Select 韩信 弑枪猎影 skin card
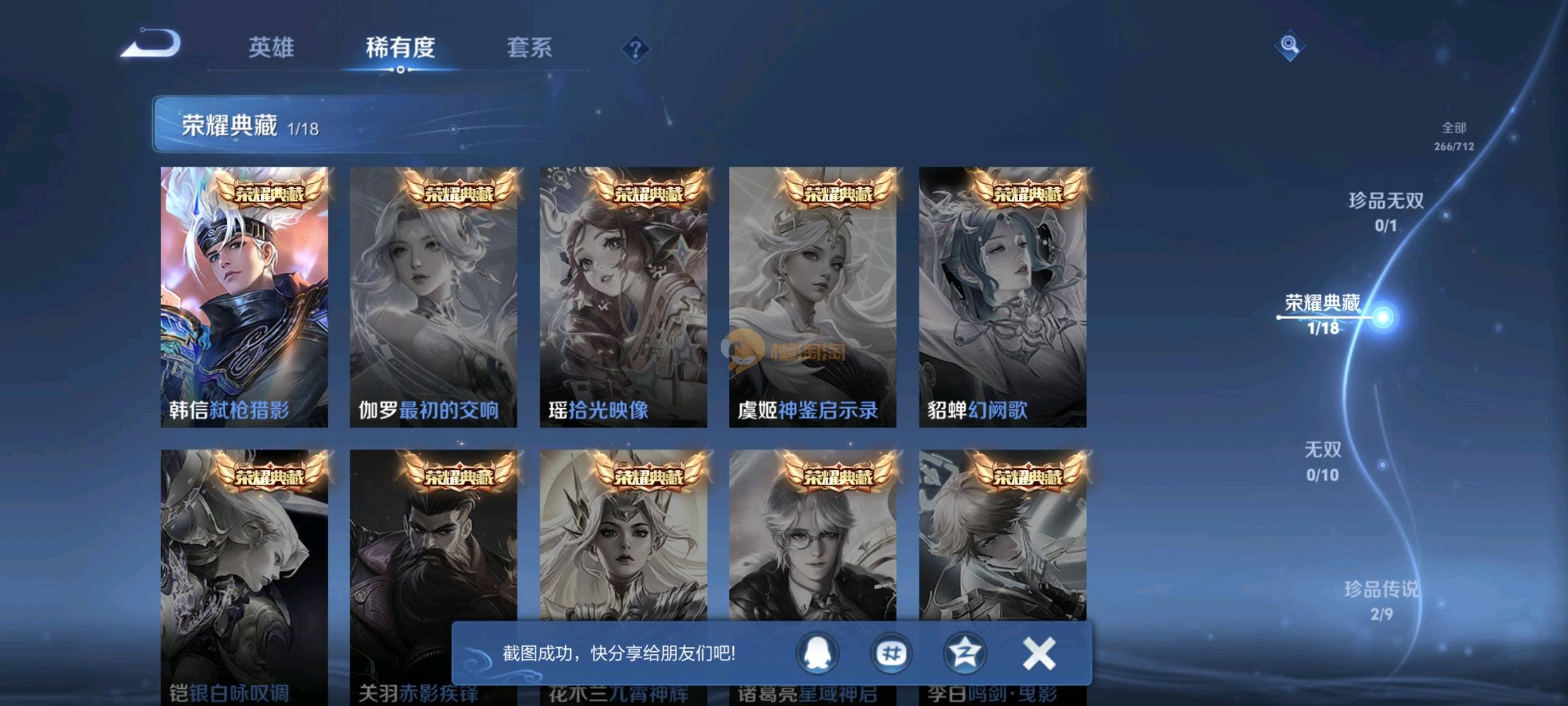Image resolution: width=1568 pixels, height=706 pixels. 244,297
